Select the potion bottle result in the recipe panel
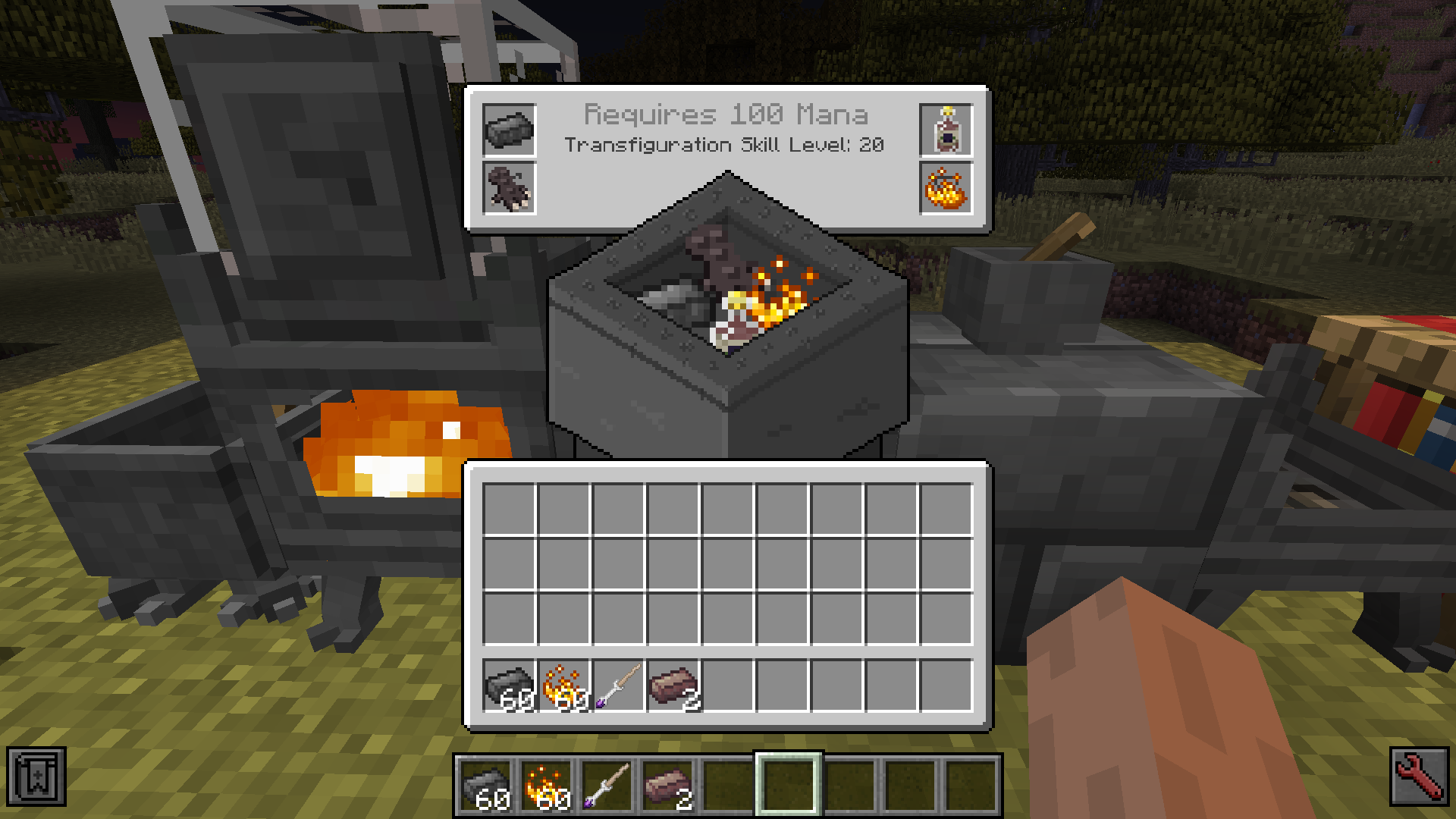This screenshot has width=1456, height=819. point(947,128)
